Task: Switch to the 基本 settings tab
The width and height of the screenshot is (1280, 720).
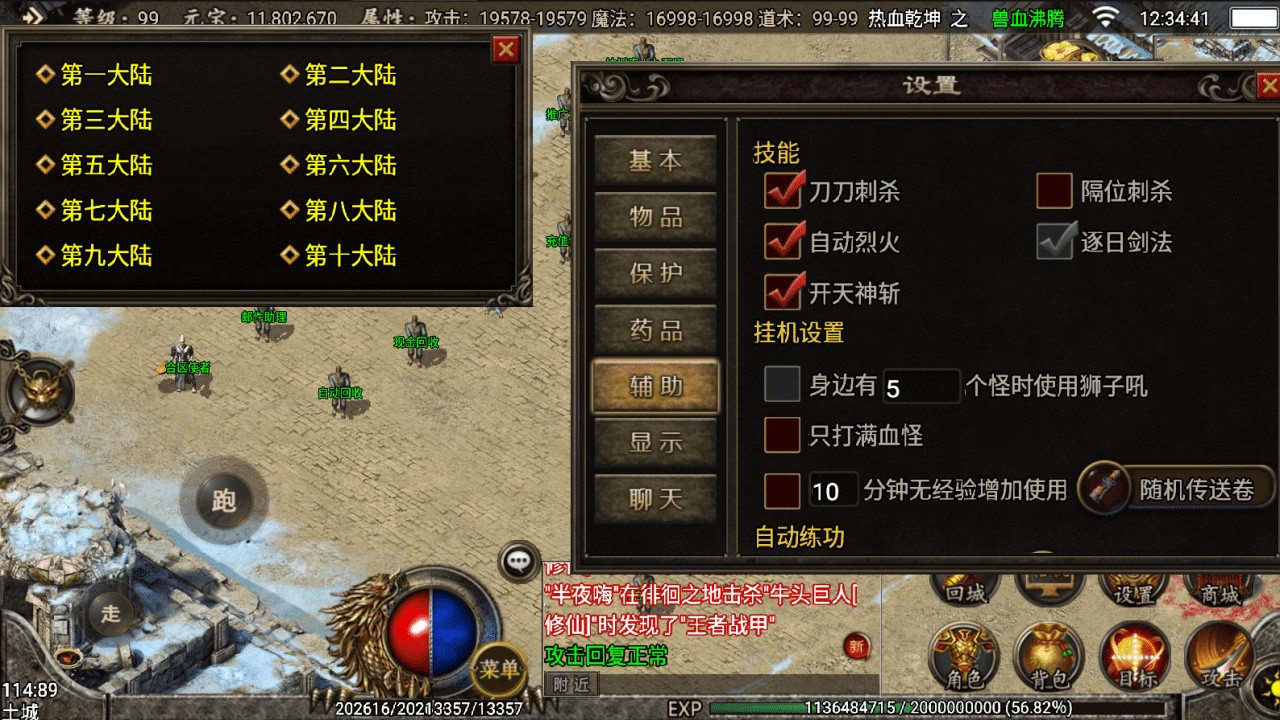Action: [656, 162]
